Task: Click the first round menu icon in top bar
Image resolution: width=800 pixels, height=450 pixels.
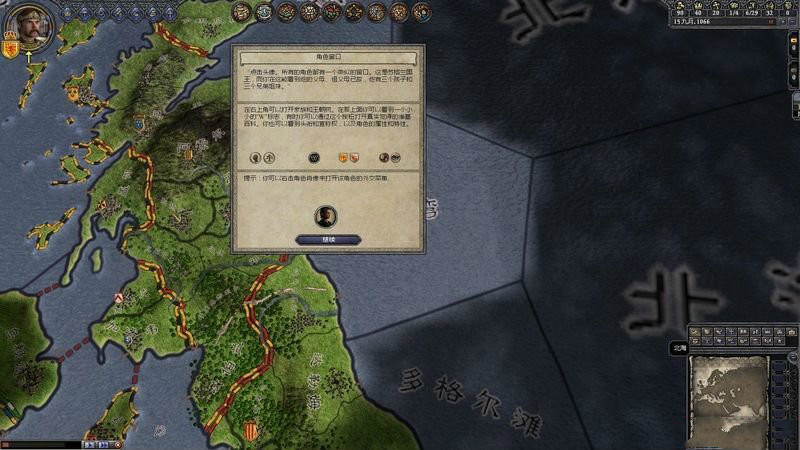Action: click(x=242, y=11)
